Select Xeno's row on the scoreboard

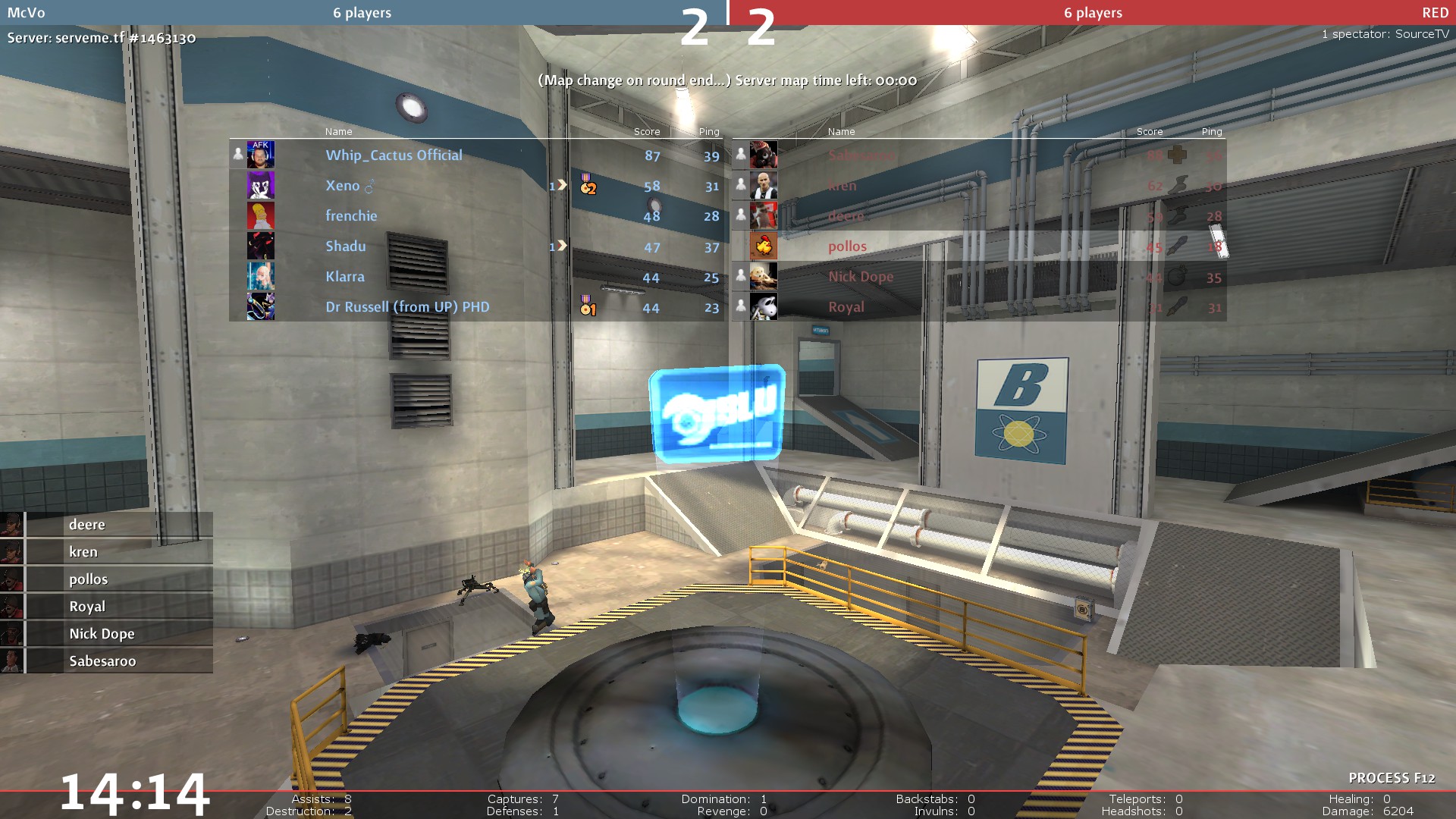pos(343,186)
